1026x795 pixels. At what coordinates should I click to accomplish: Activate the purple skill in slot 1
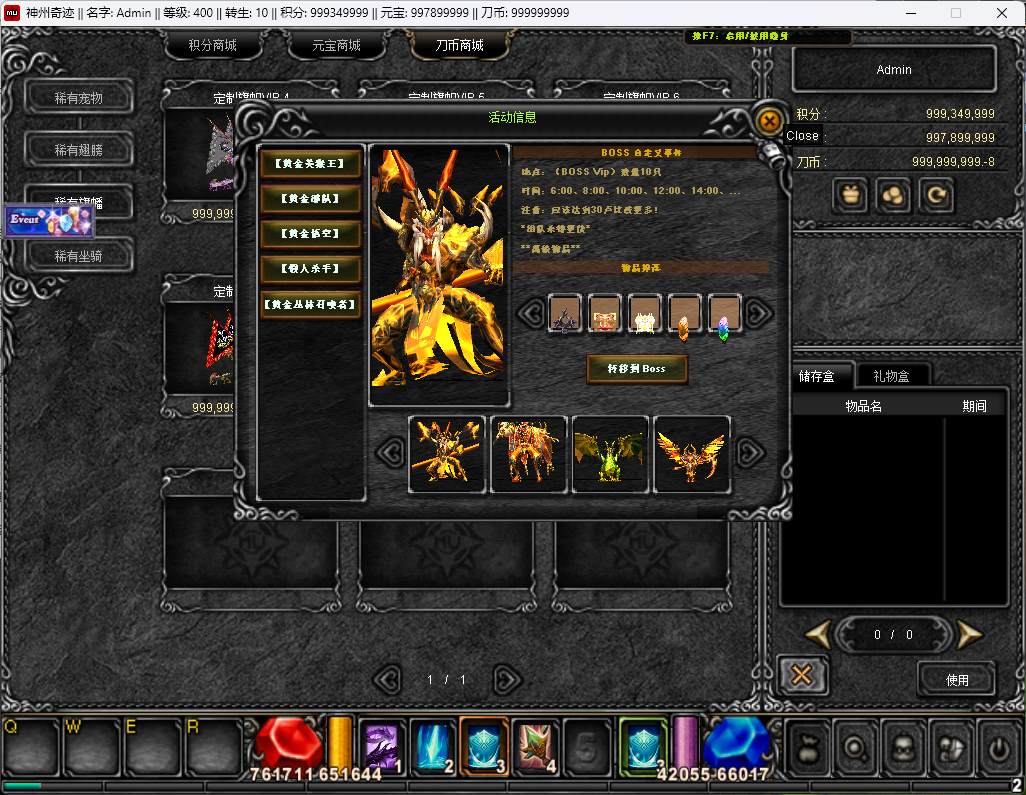[381, 746]
